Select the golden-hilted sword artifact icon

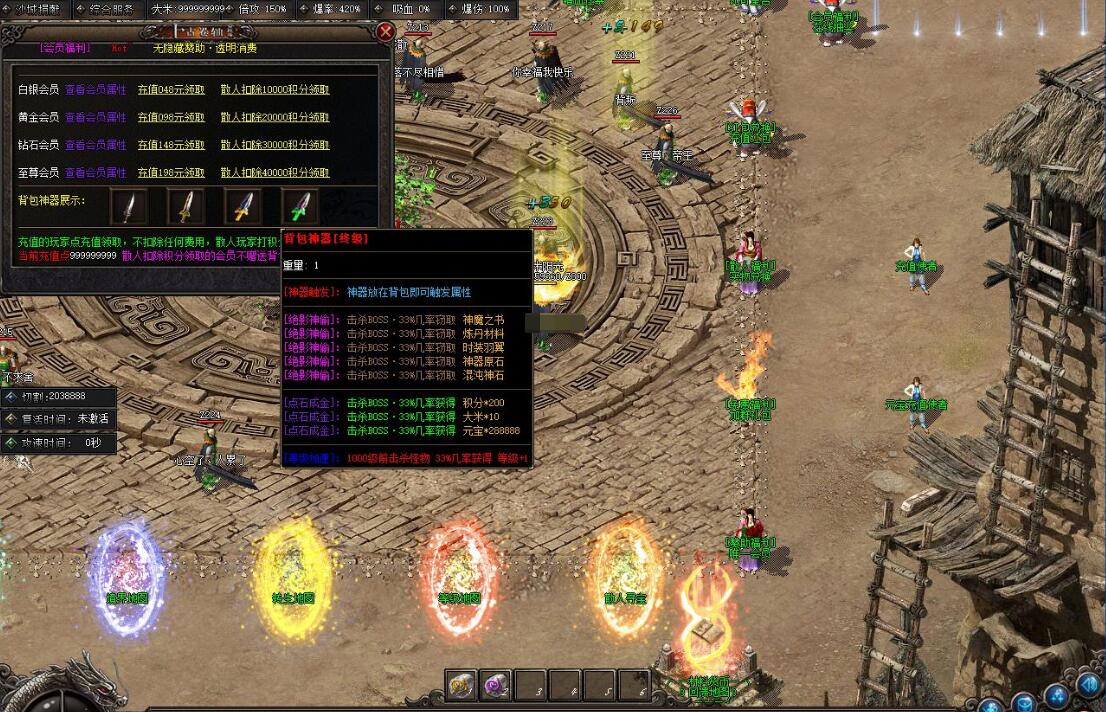186,206
